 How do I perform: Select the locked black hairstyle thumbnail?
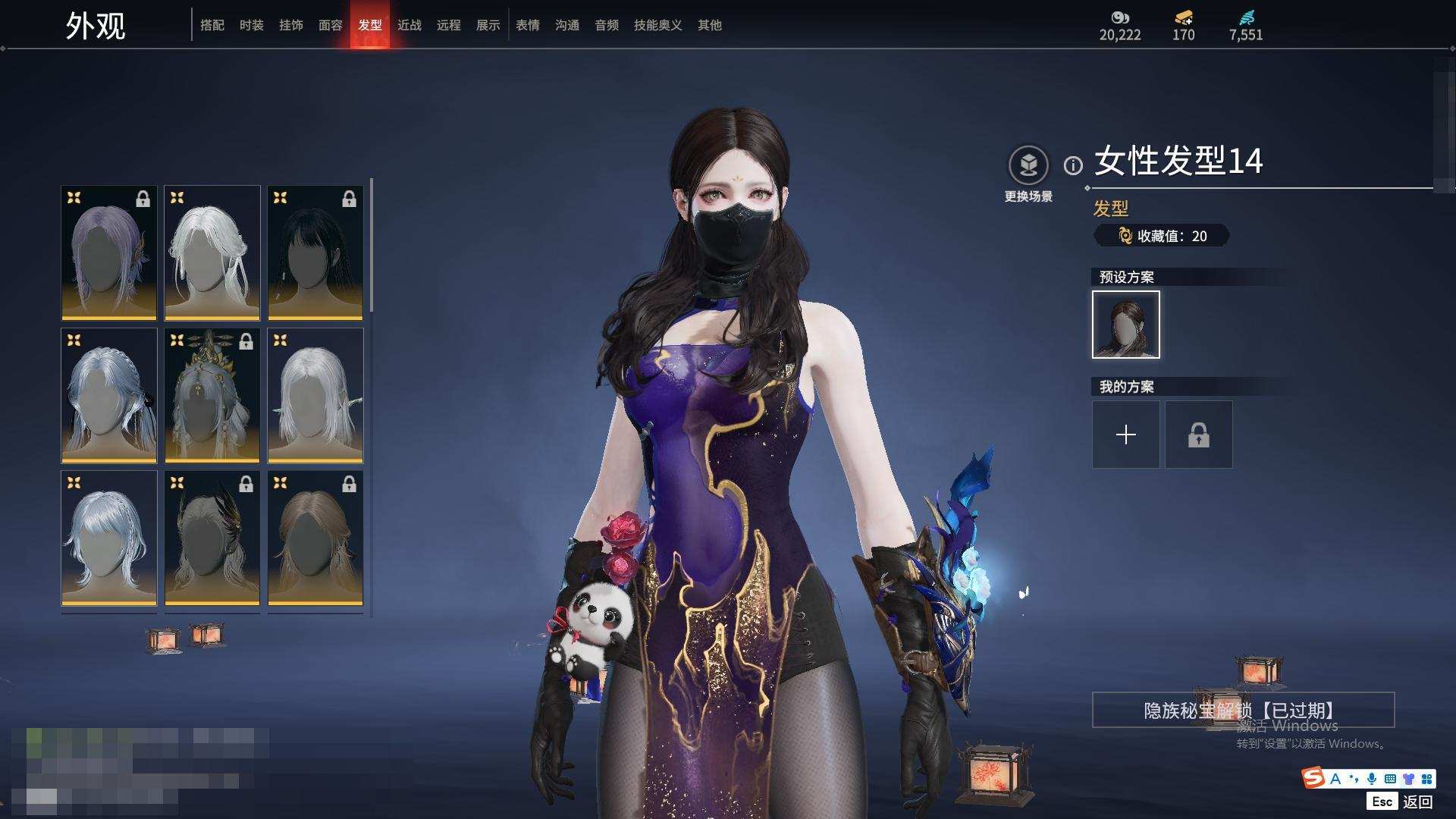315,253
